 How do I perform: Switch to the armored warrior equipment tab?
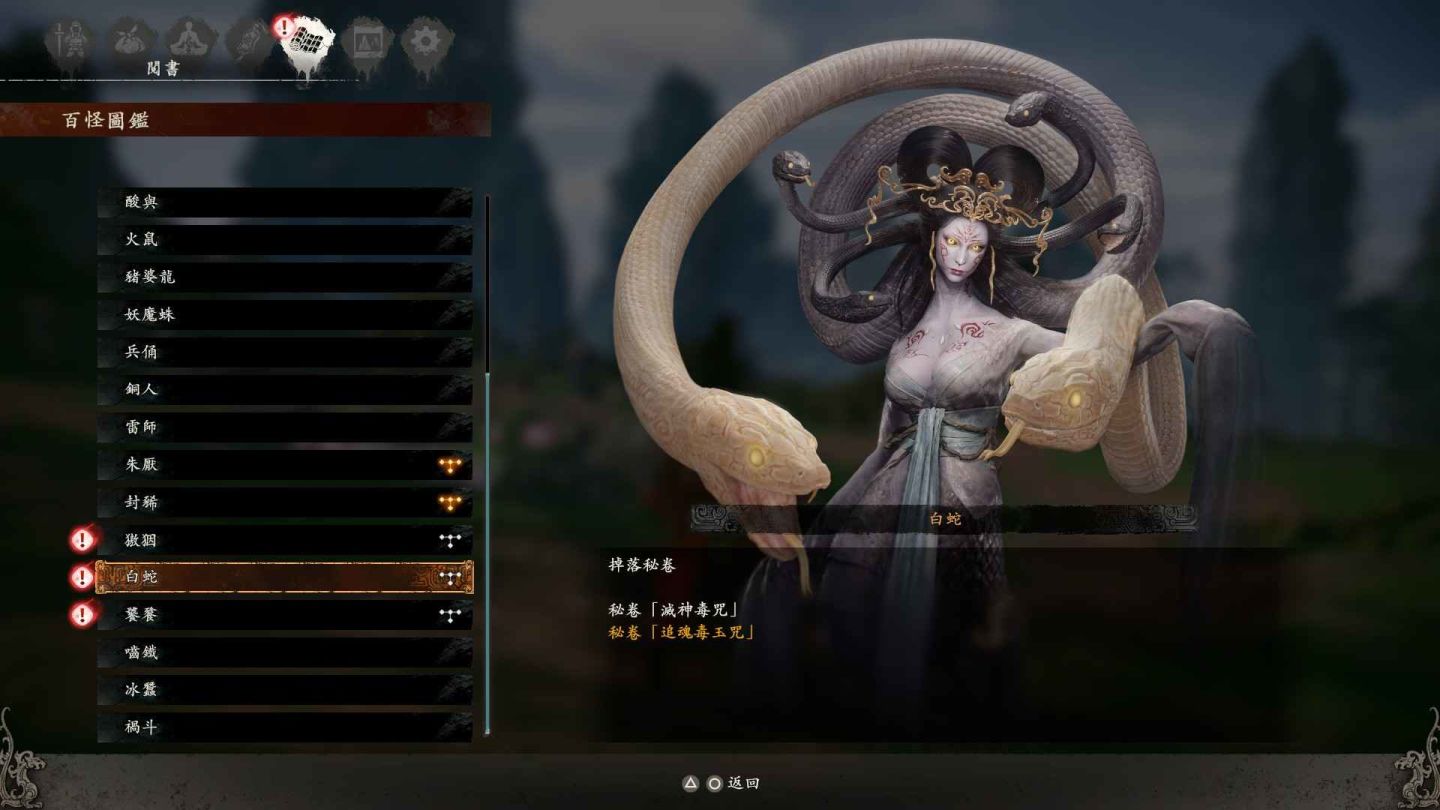point(70,42)
